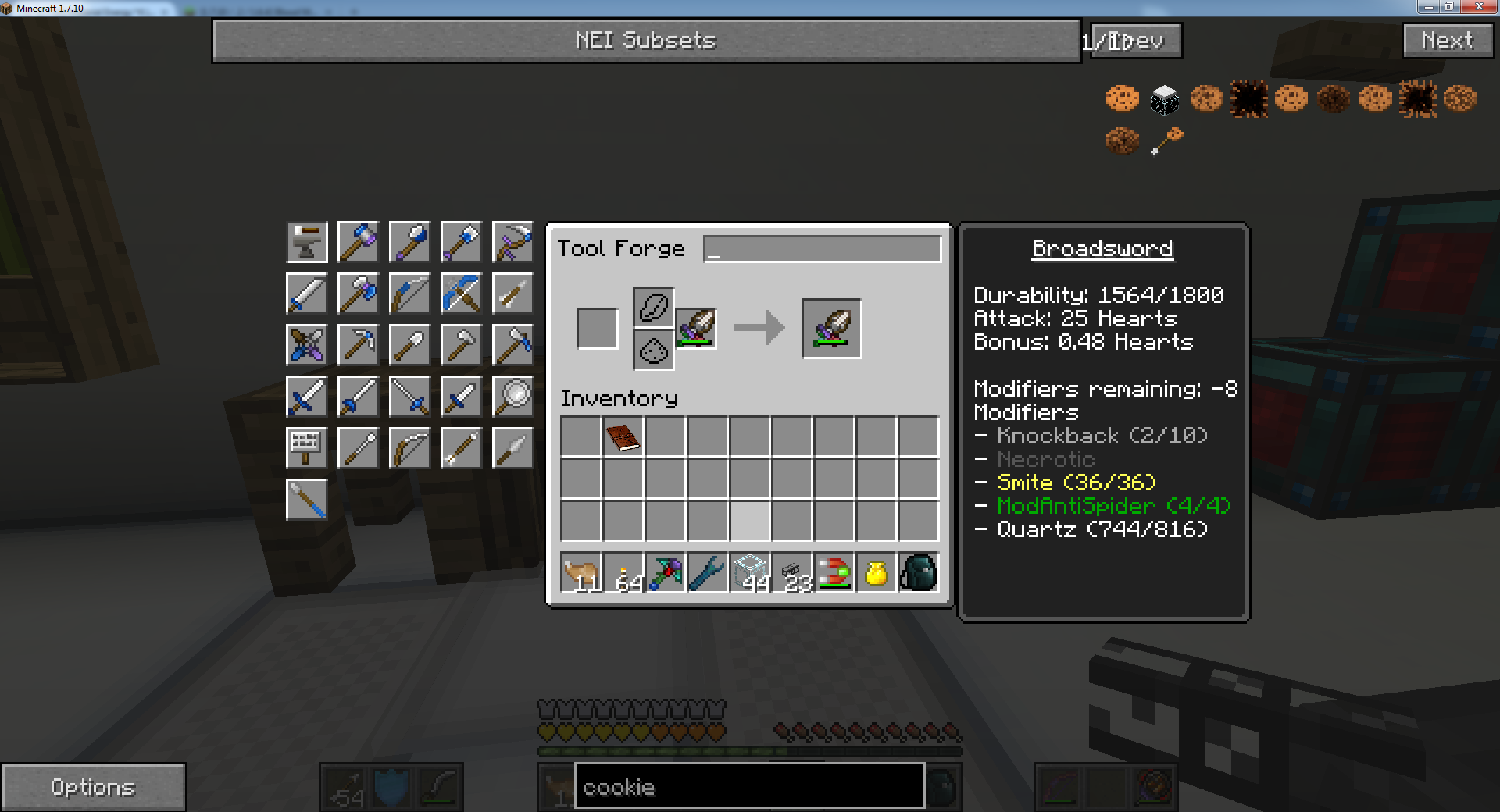The image size is (1500, 812).
Task: Close the Minecraft window
Action: tap(1478, 7)
